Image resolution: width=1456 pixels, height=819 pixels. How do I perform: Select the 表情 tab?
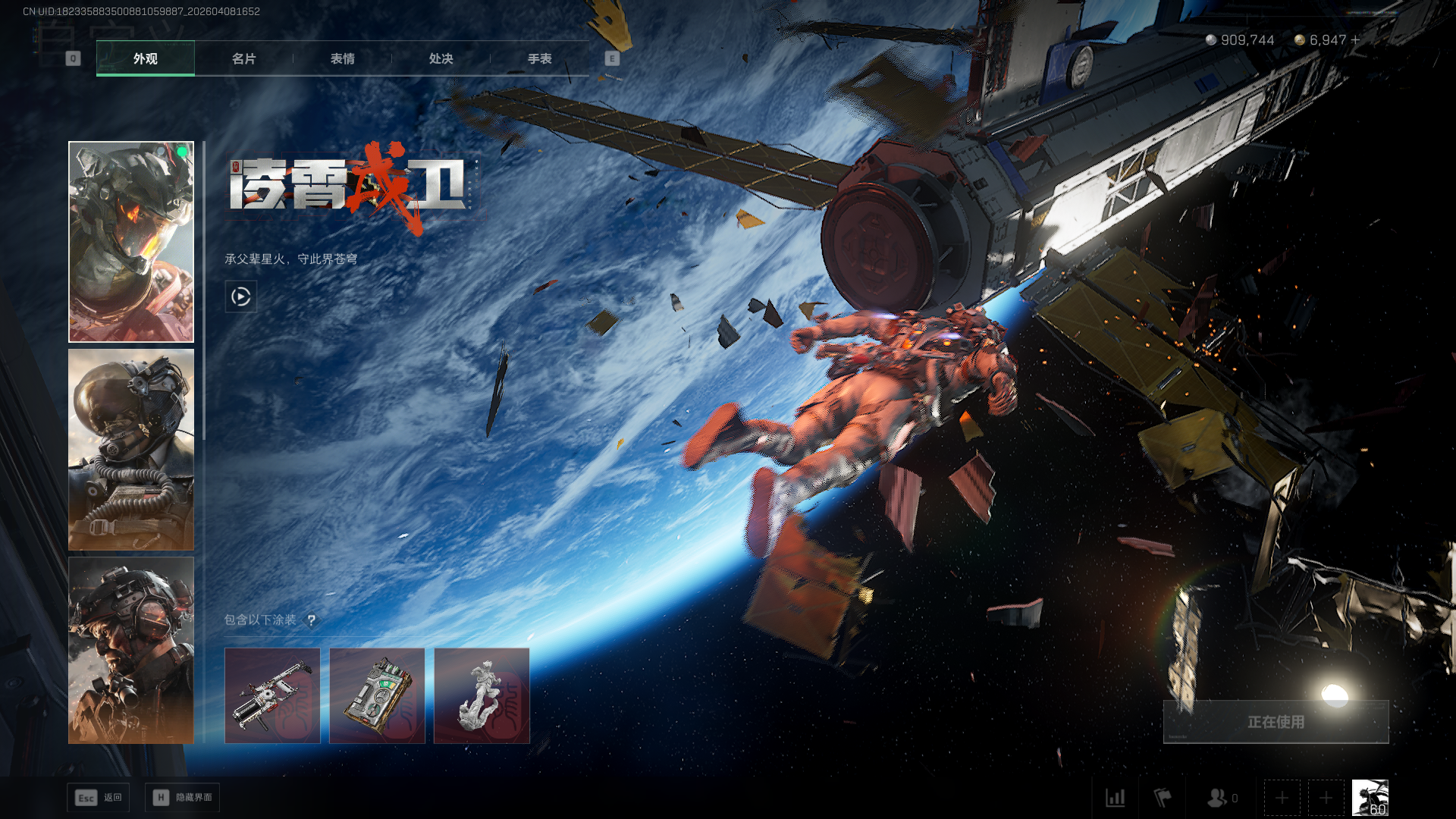(342, 58)
